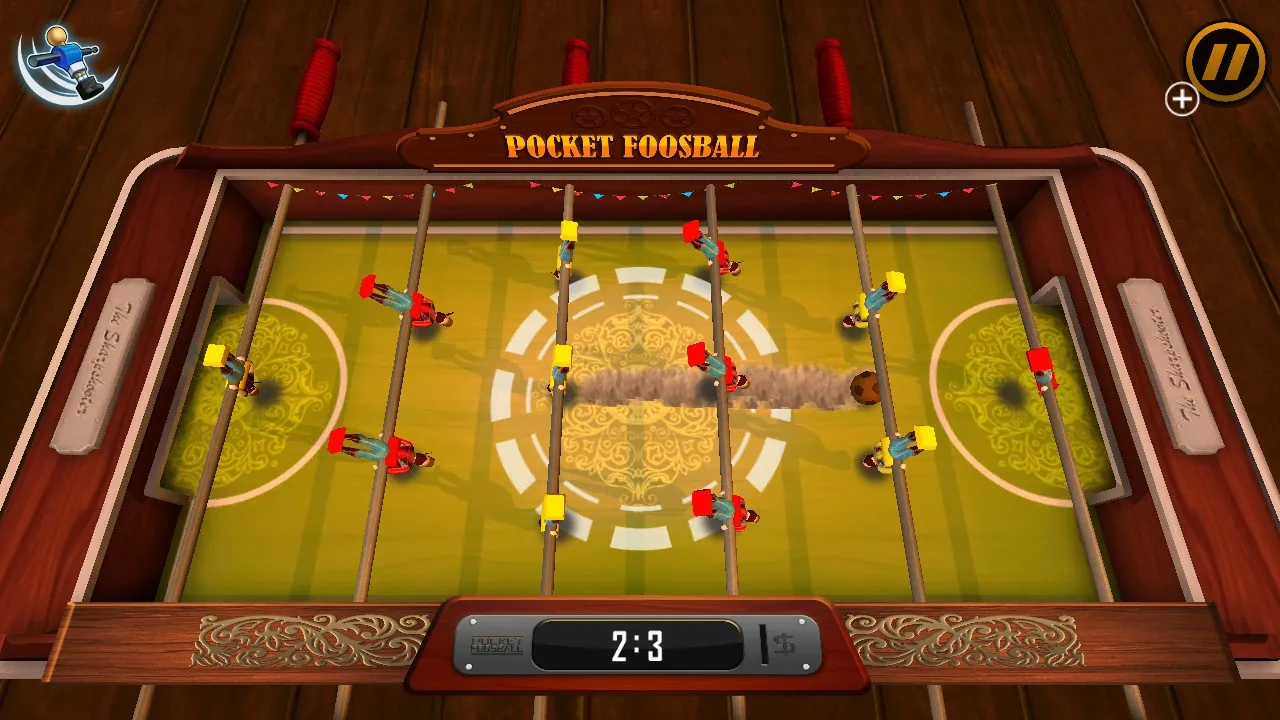Viewport: 1280px width, 720px height.
Task: Click the plus icon near the pause button
Action: 1181,99
